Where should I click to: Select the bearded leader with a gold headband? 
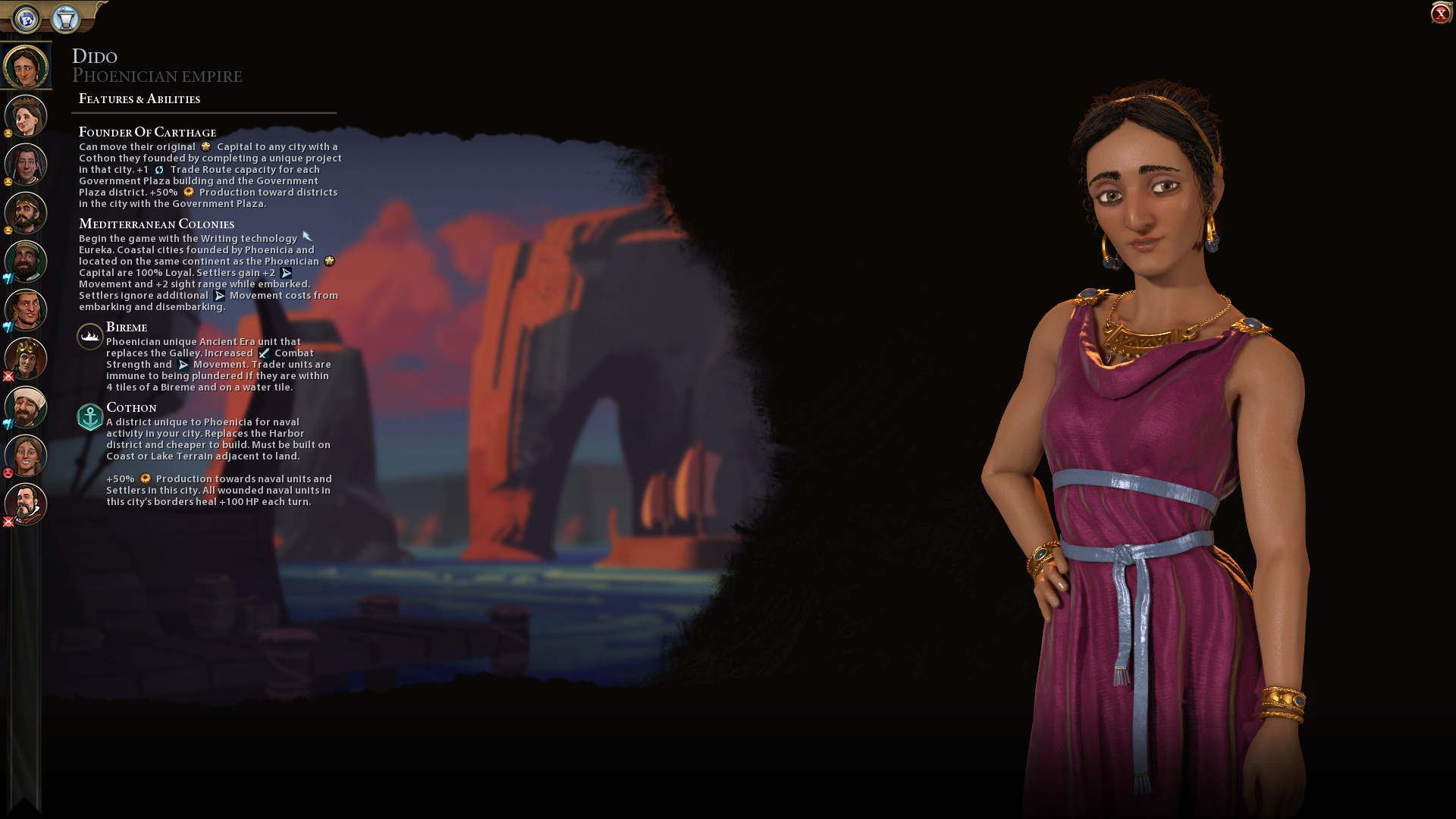coord(26,213)
